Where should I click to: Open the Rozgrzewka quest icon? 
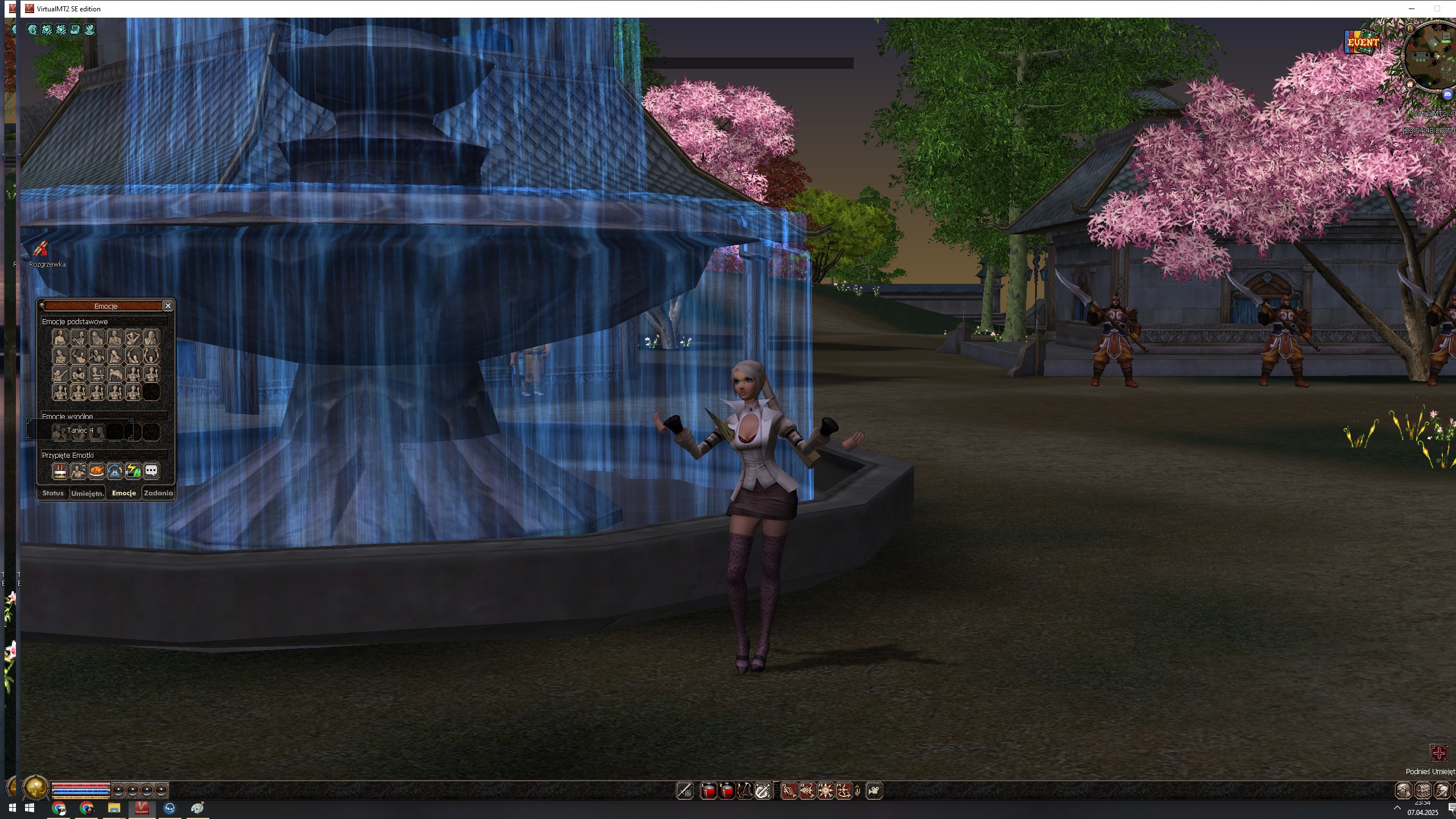(x=40, y=249)
